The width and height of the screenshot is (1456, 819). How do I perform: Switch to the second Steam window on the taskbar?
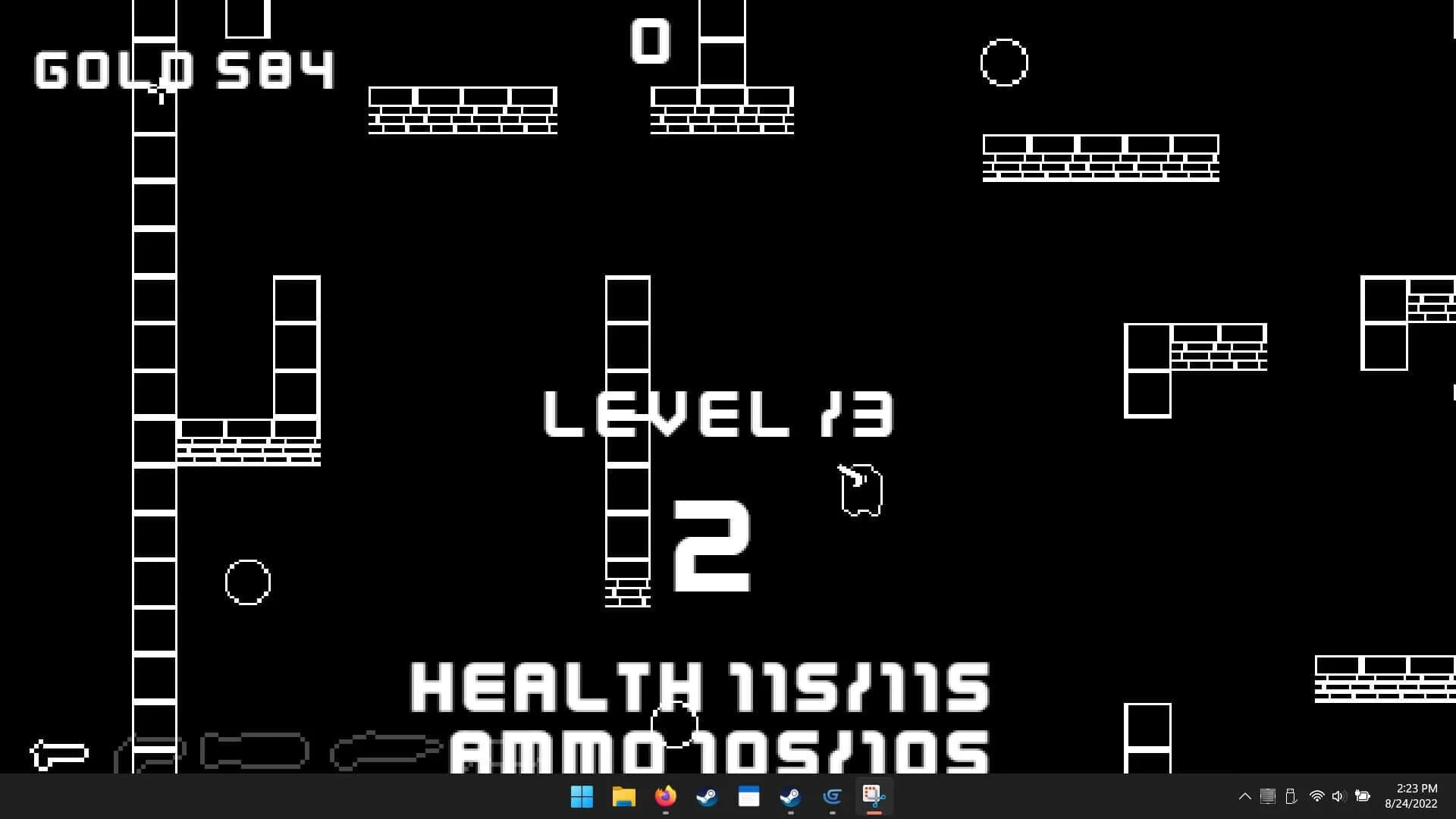(x=790, y=797)
